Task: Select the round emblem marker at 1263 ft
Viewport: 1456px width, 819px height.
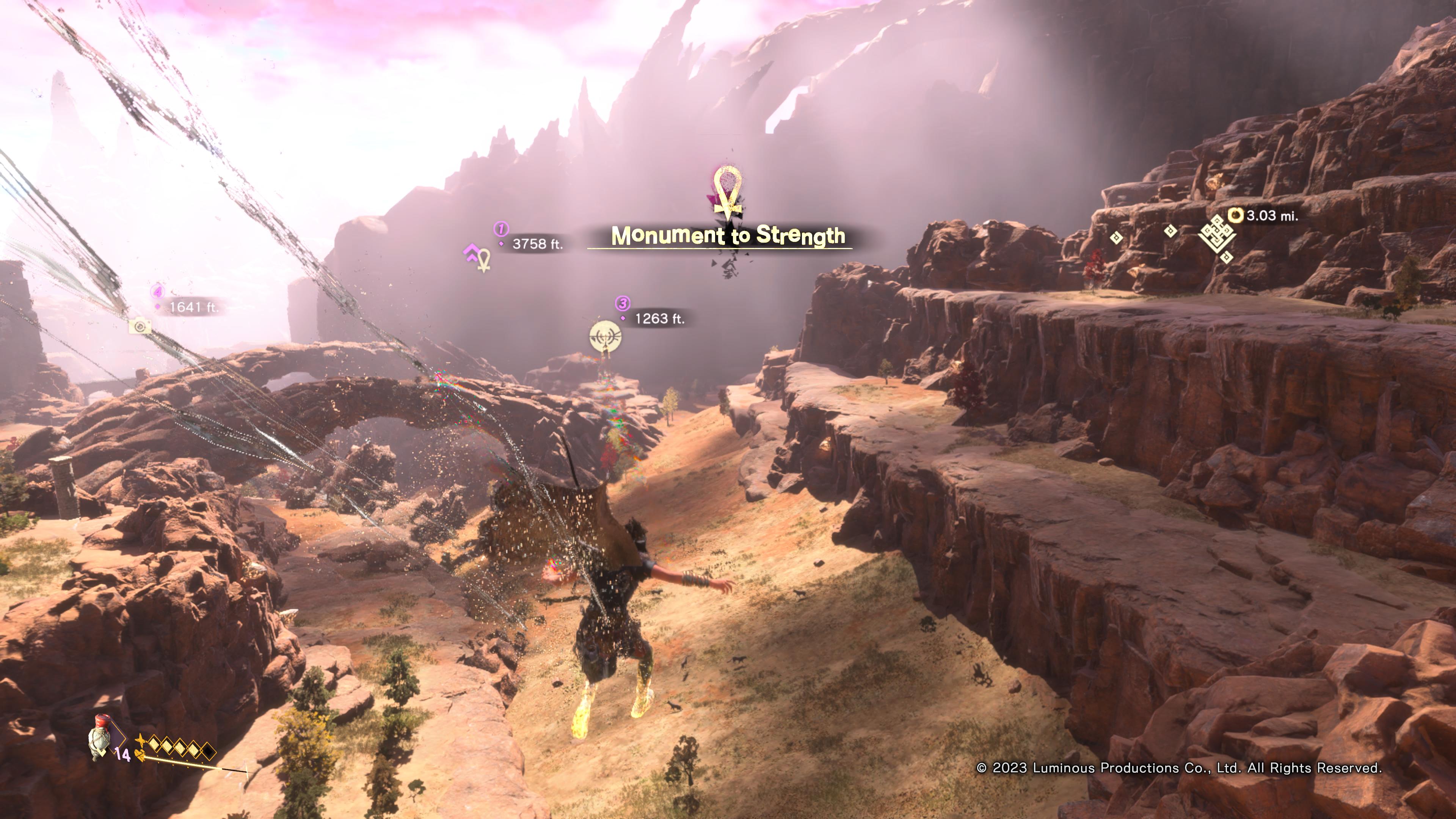Action: click(605, 337)
